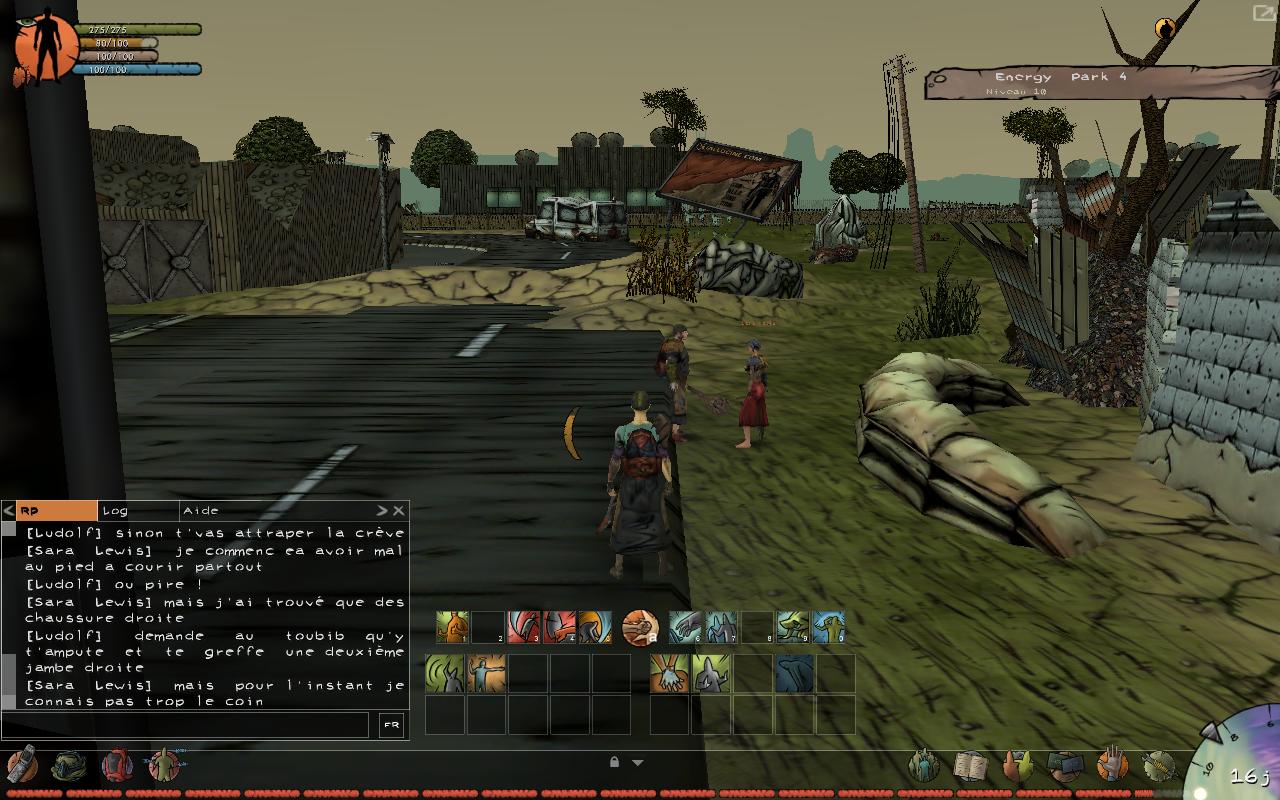Use the red attack skill in slot 3
Image resolution: width=1280 pixels, height=800 pixels.
pos(523,627)
